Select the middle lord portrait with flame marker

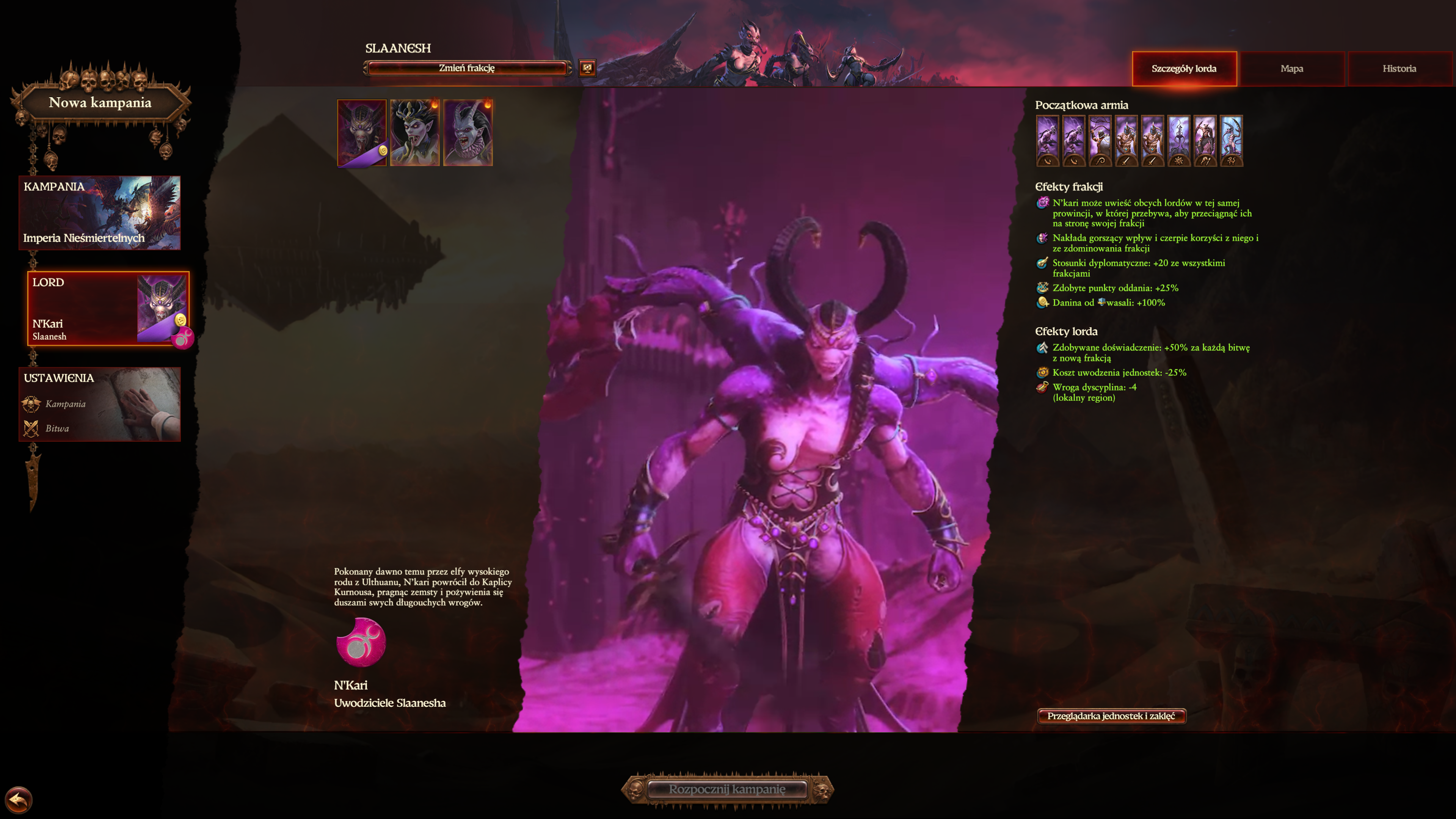coord(415,131)
